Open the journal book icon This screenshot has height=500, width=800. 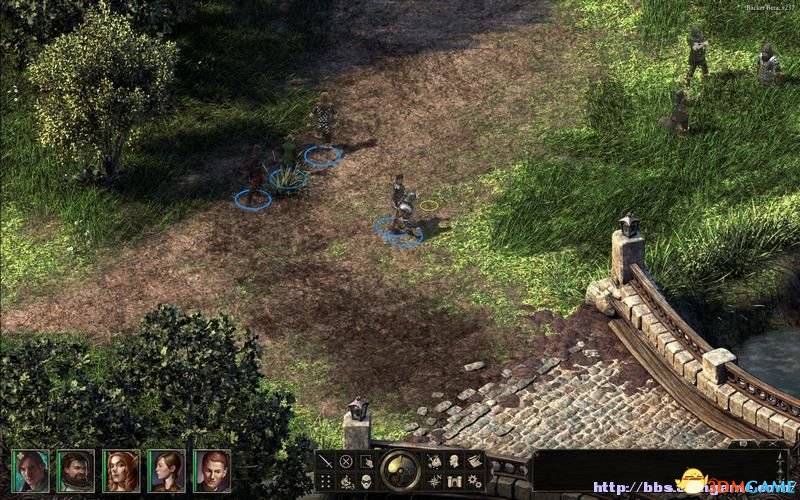point(473,461)
